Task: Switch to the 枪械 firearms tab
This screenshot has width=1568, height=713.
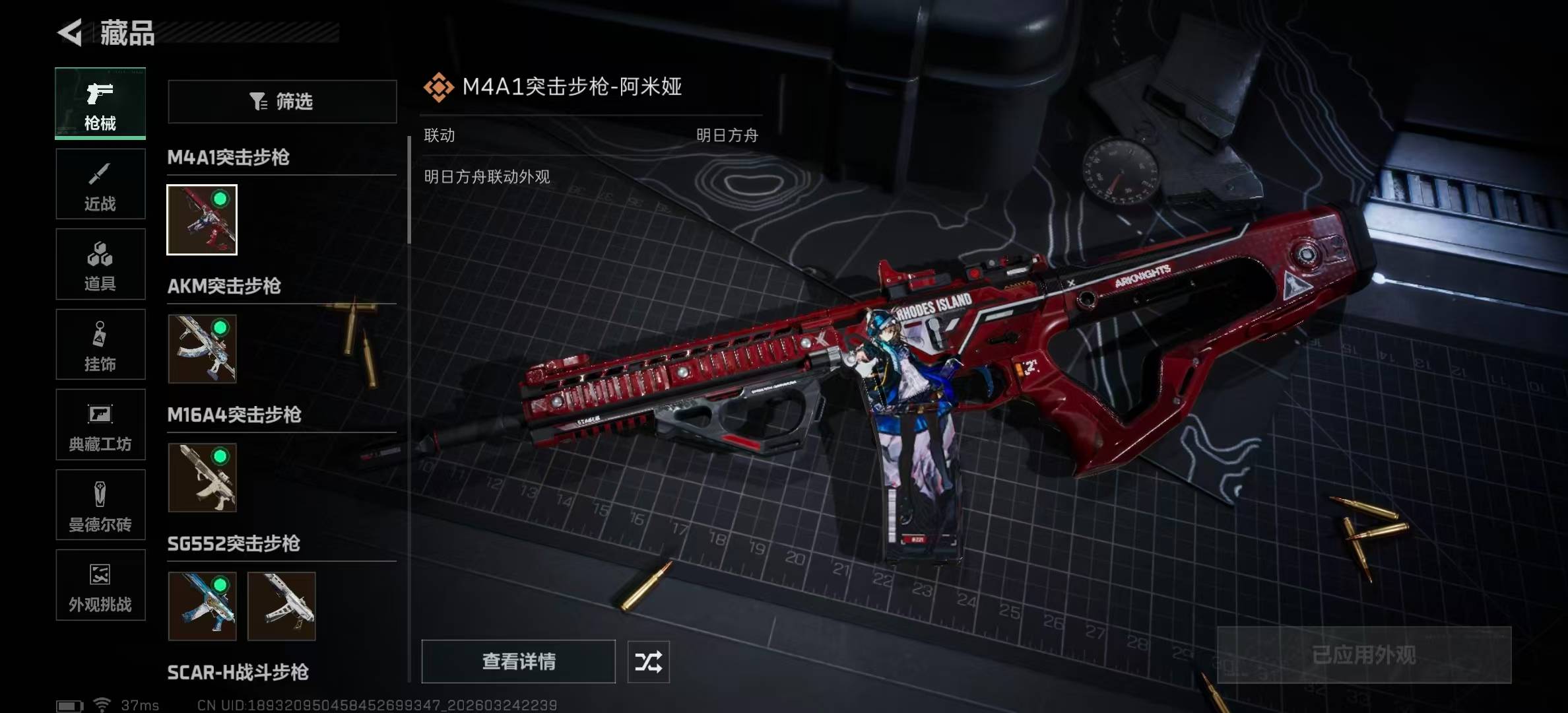Action: (100, 104)
